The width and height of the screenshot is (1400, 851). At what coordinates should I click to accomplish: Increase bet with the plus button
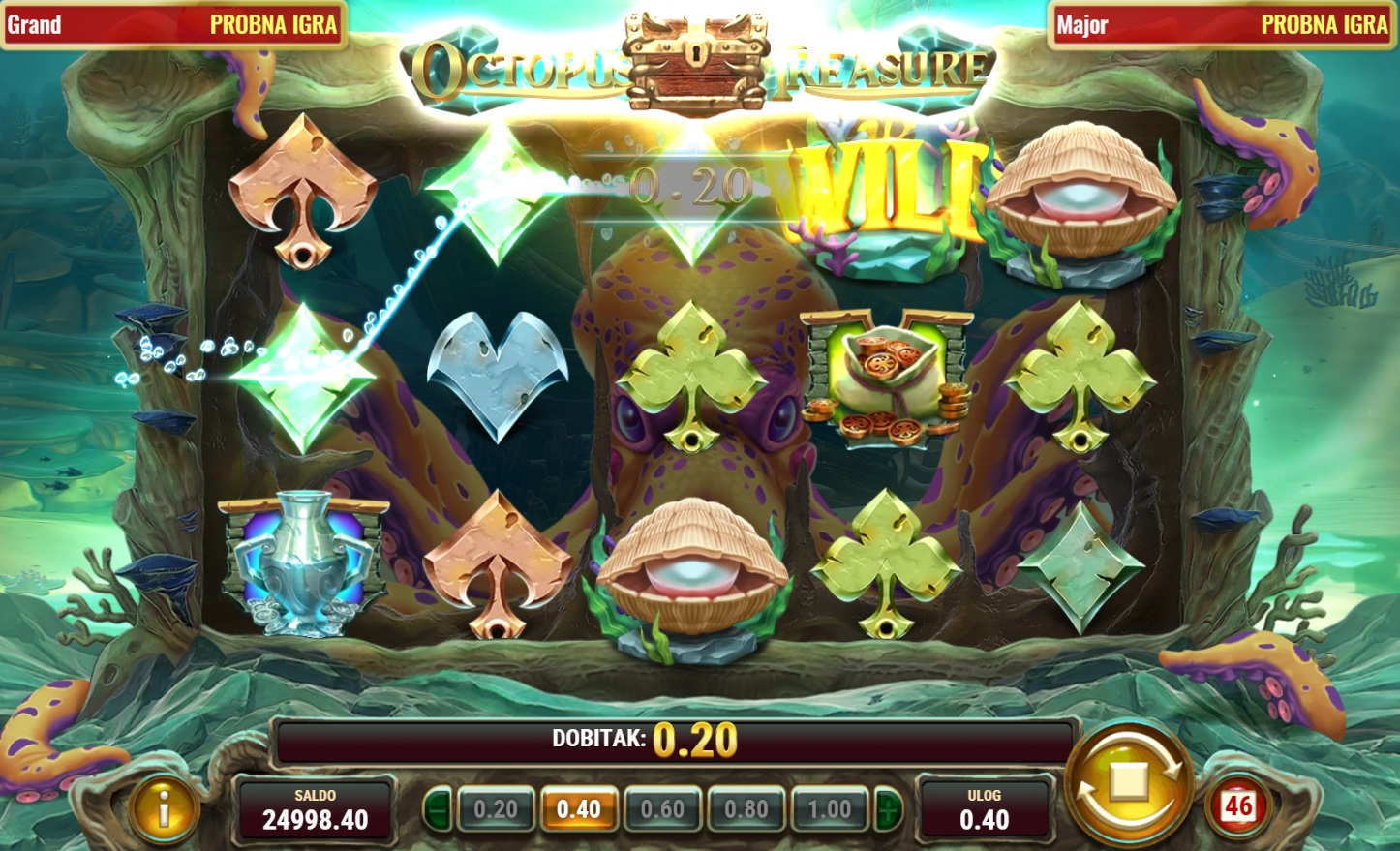coord(888,809)
